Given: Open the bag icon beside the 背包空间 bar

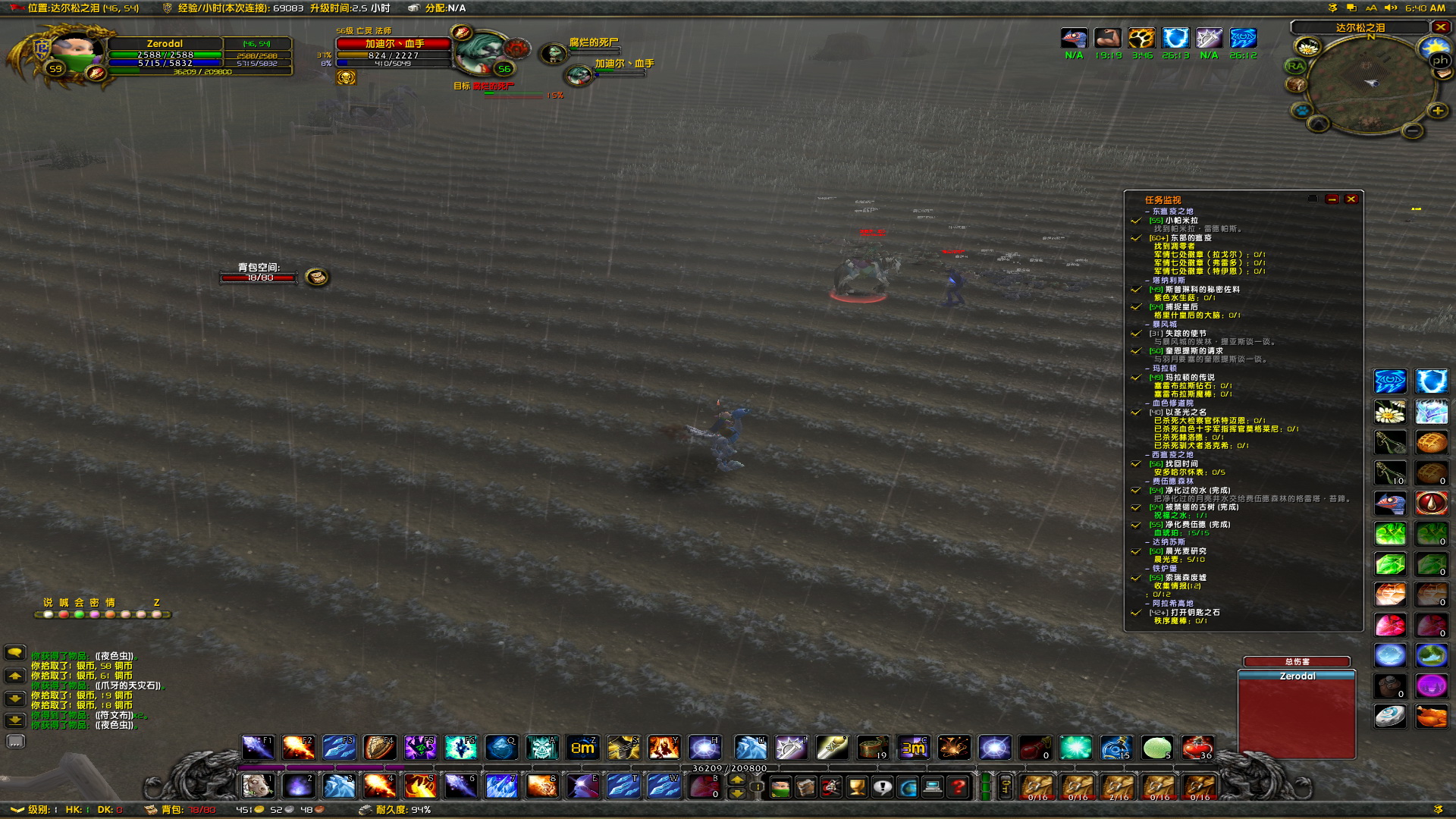Looking at the screenshot, I should (316, 278).
